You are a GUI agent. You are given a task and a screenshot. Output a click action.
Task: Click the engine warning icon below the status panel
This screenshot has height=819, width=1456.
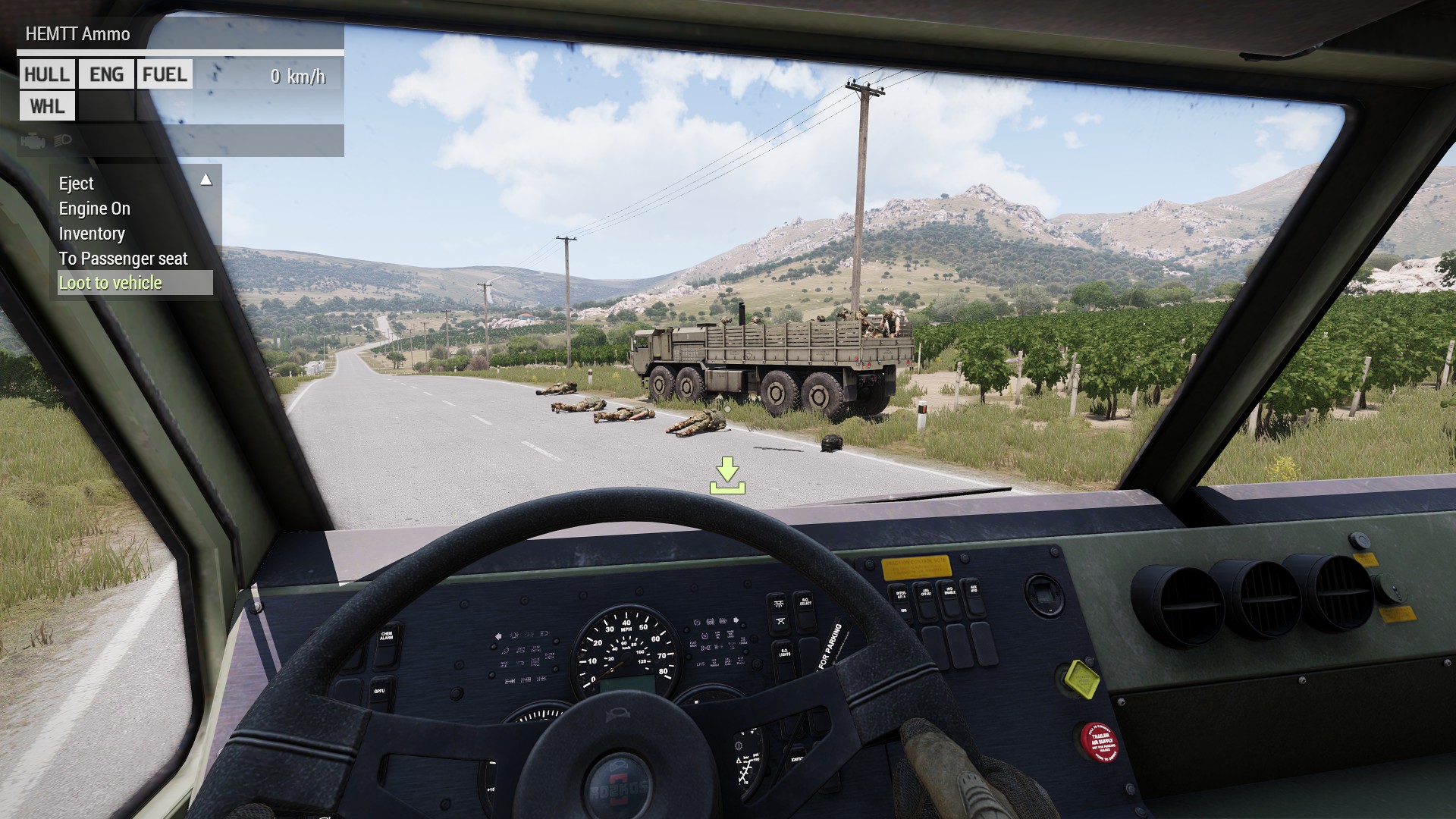tap(33, 140)
